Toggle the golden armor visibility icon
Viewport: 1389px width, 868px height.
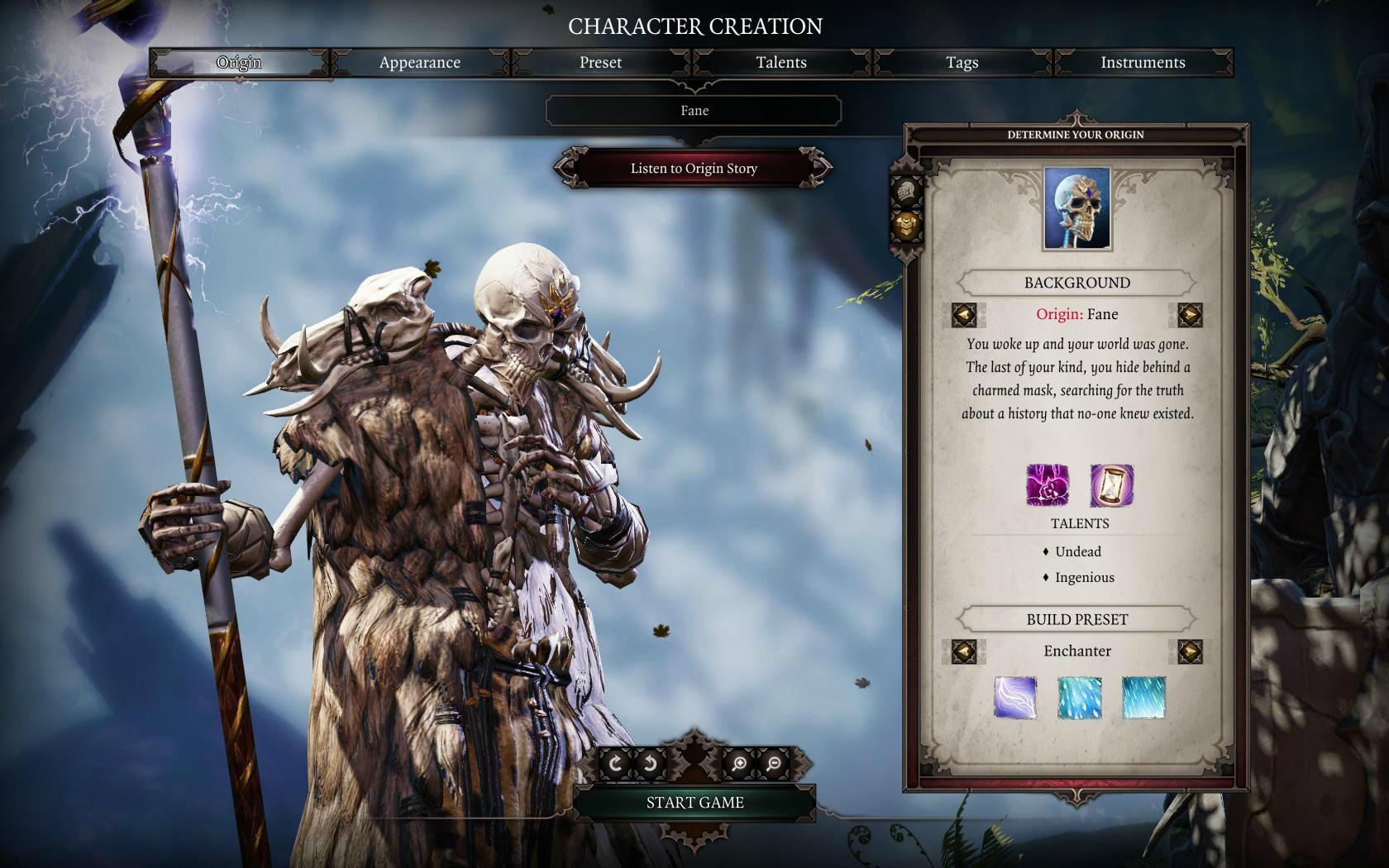click(907, 224)
